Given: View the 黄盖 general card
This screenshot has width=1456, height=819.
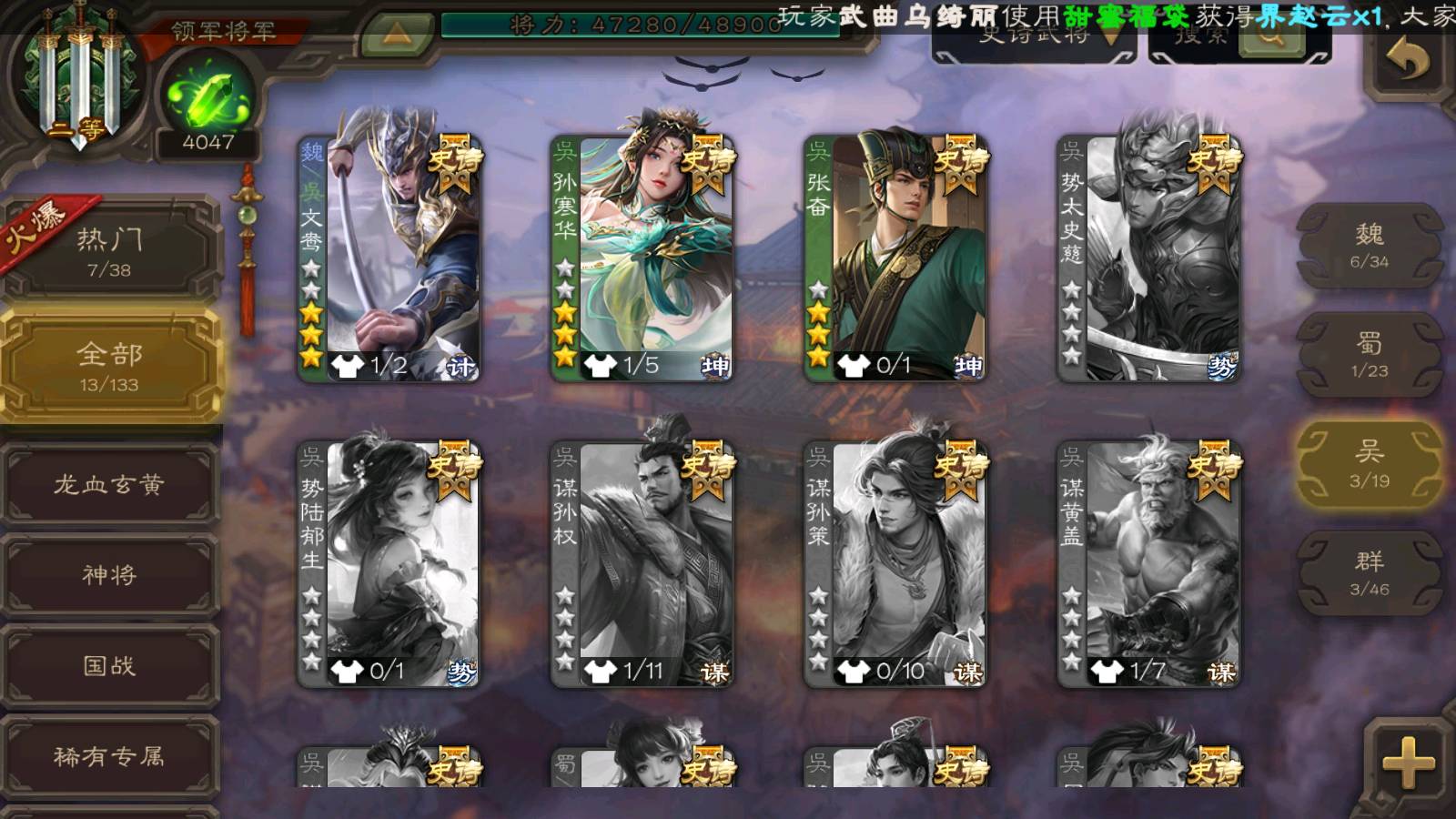Looking at the screenshot, I should (1149, 564).
